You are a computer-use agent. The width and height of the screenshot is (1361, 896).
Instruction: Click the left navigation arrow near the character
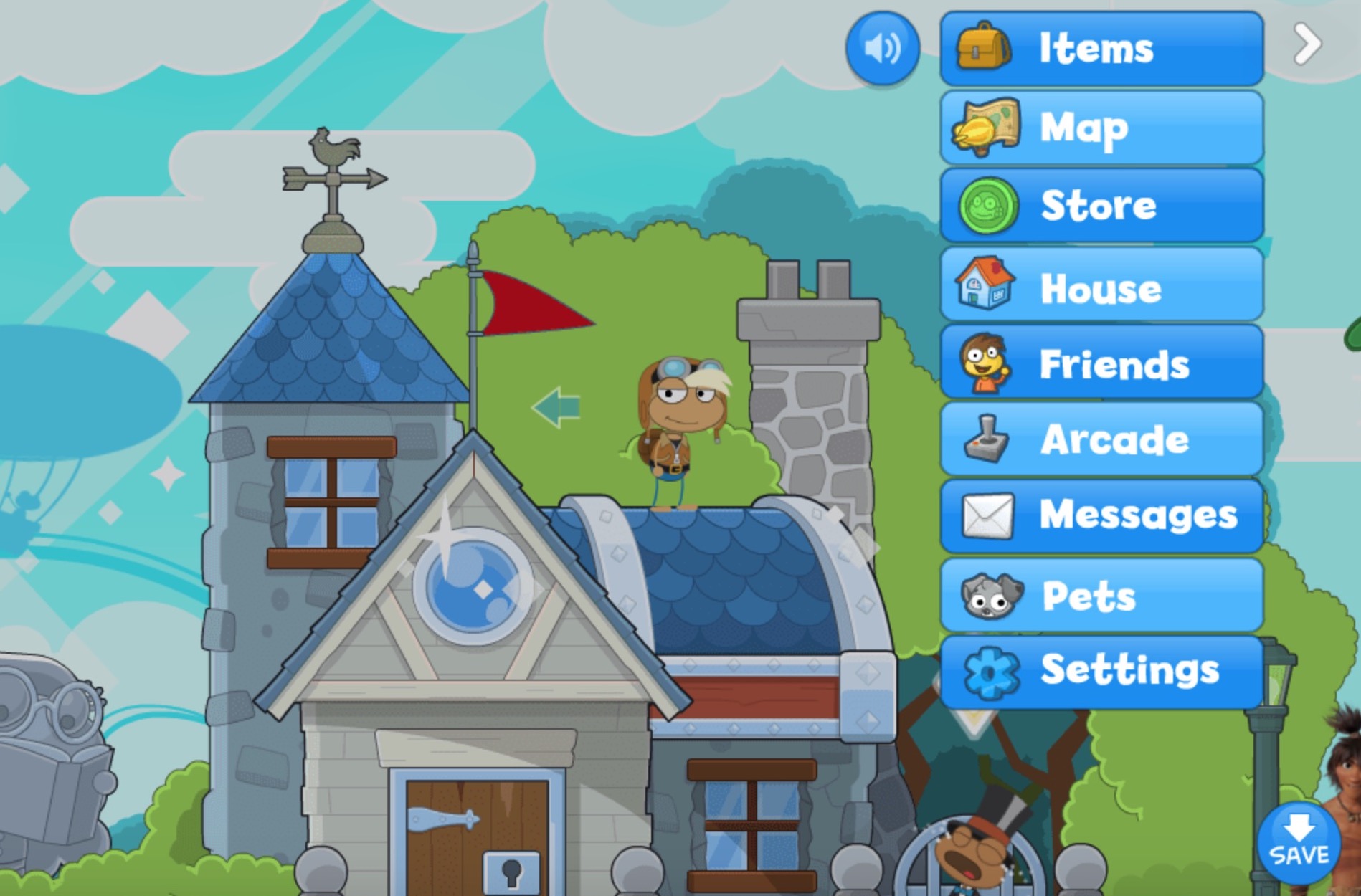(554, 406)
